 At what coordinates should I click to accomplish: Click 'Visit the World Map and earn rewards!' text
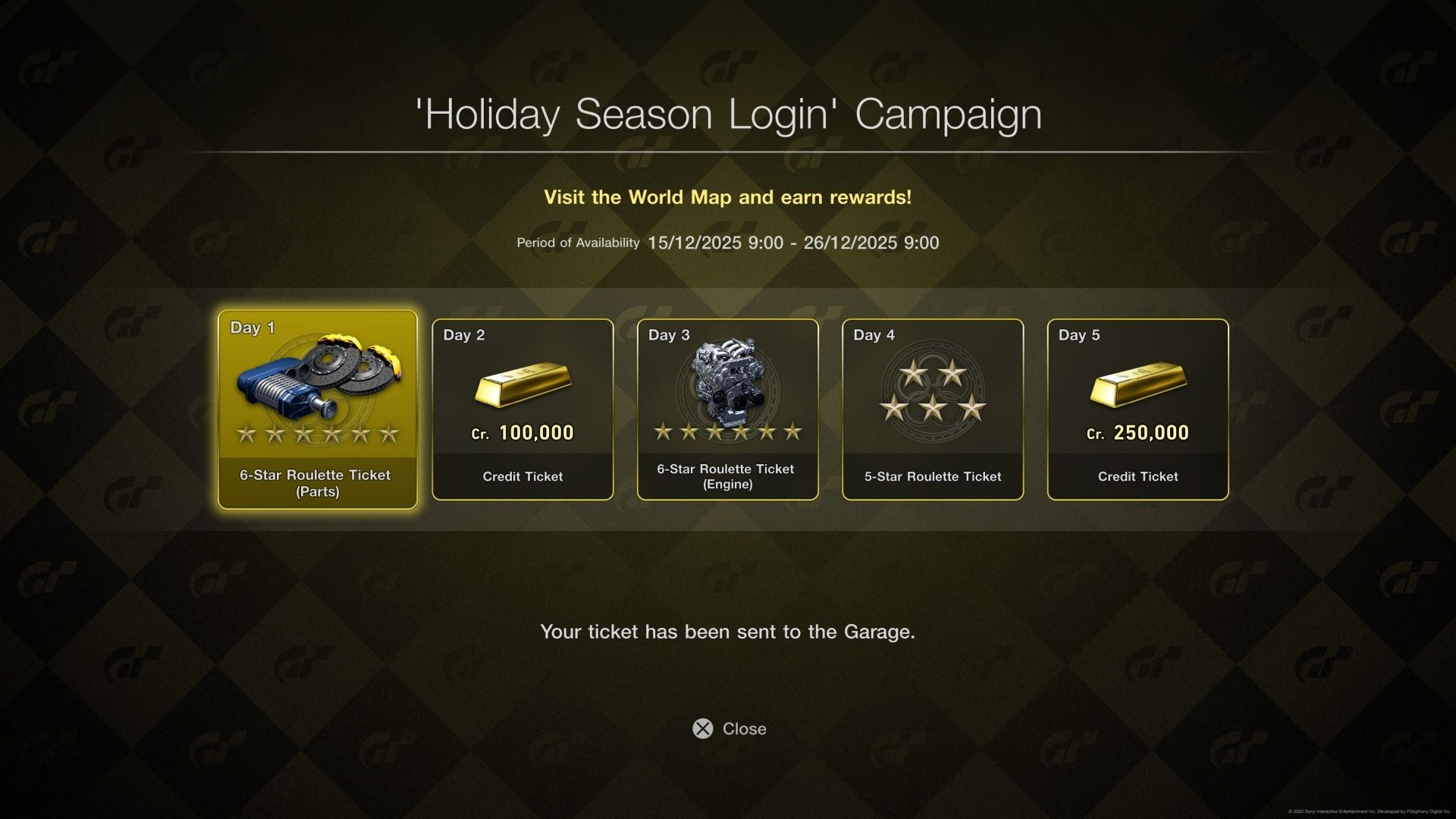[728, 197]
